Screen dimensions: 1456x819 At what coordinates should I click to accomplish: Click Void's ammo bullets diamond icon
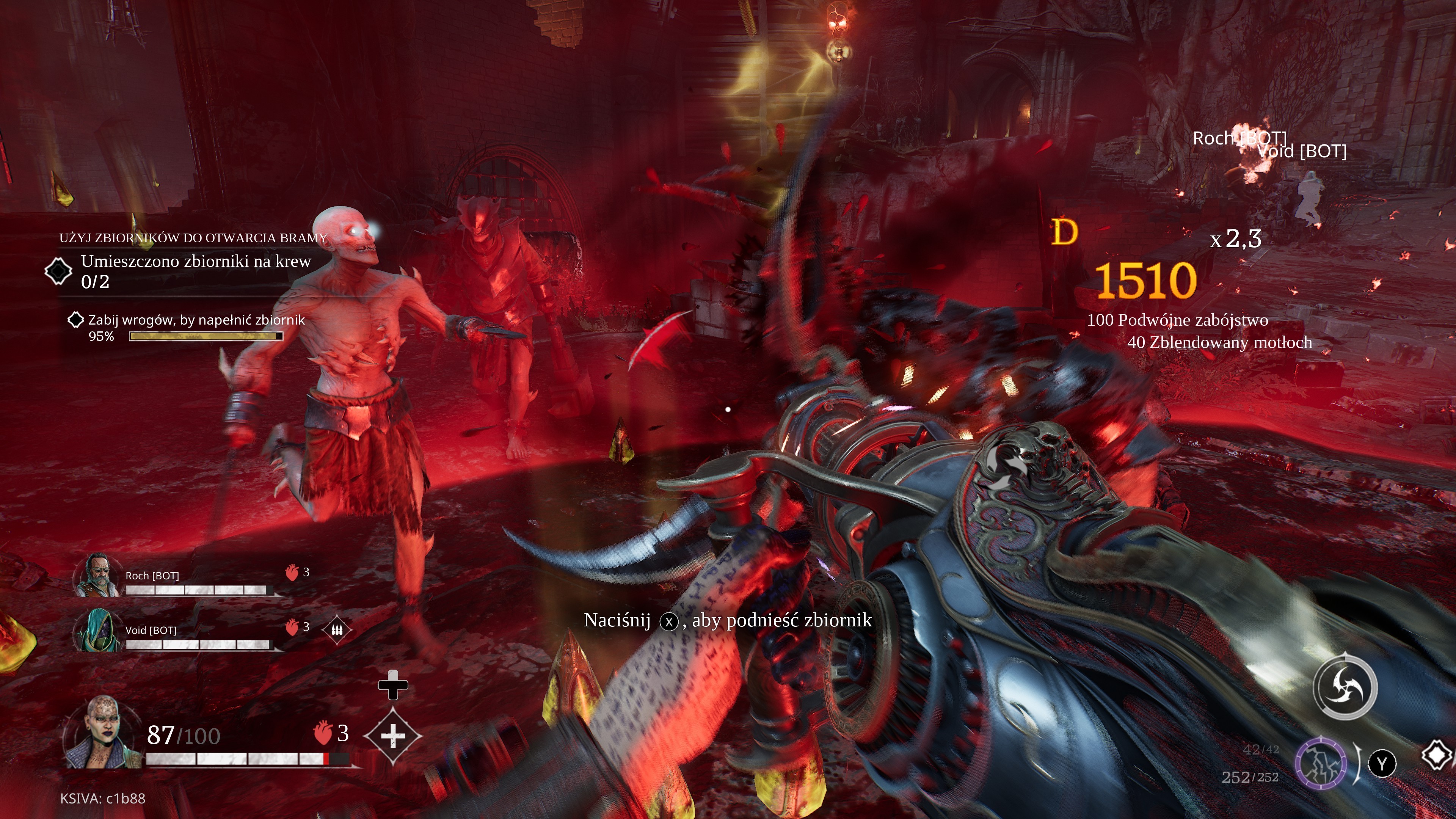tap(337, 629)
